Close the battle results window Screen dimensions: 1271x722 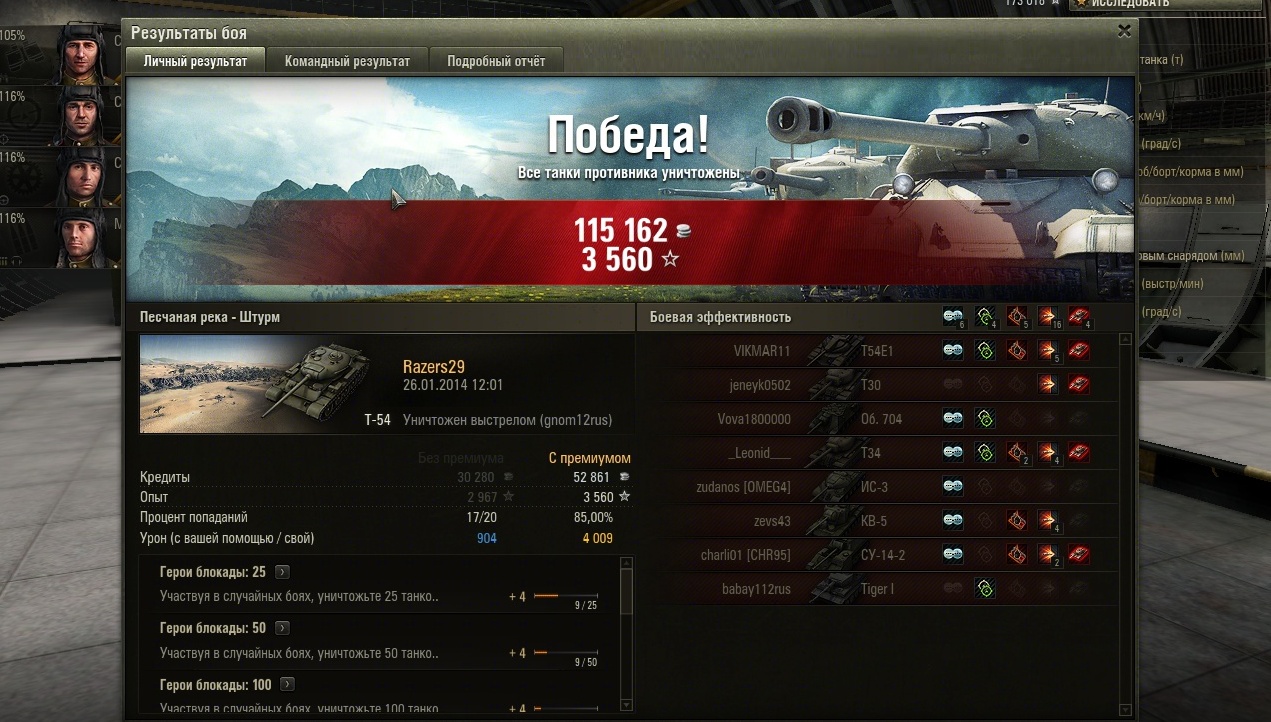[1124, 31]
